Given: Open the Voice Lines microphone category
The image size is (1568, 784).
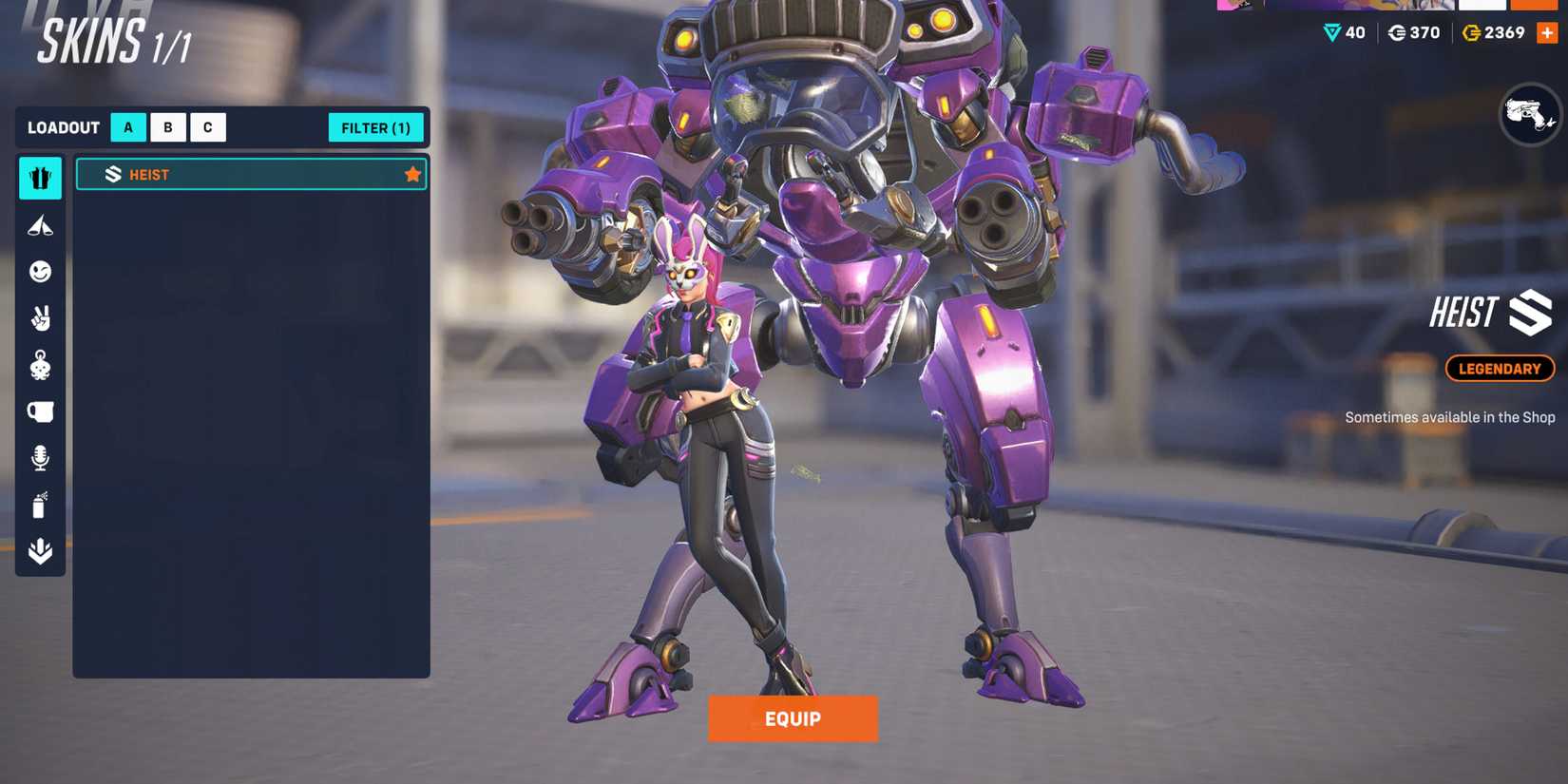Looking at the screenshot, I should tap(39, 457).
